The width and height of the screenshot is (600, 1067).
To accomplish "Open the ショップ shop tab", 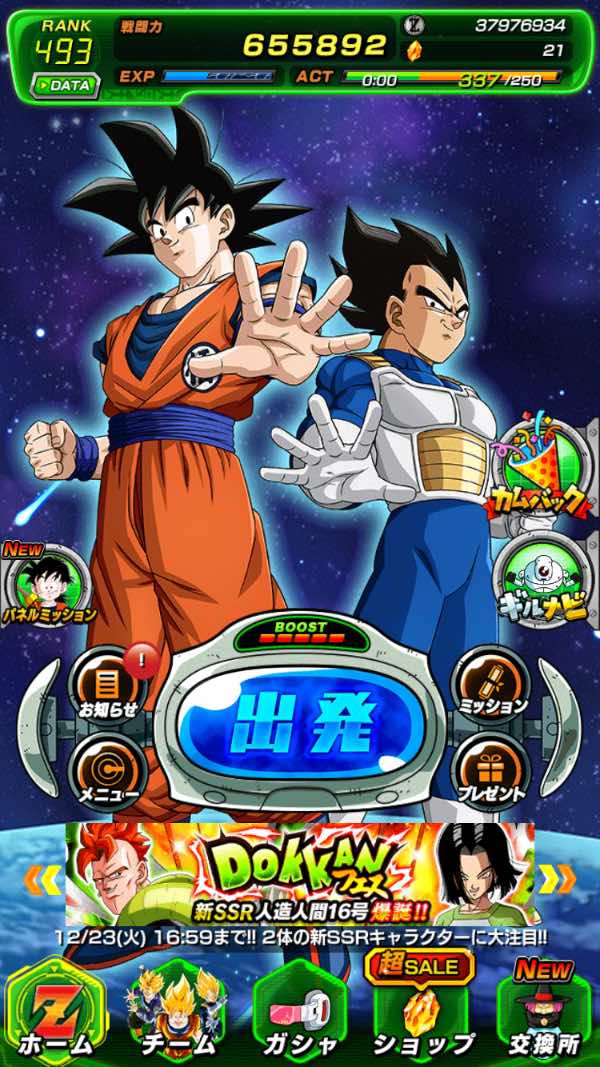I will (421, 1012).
